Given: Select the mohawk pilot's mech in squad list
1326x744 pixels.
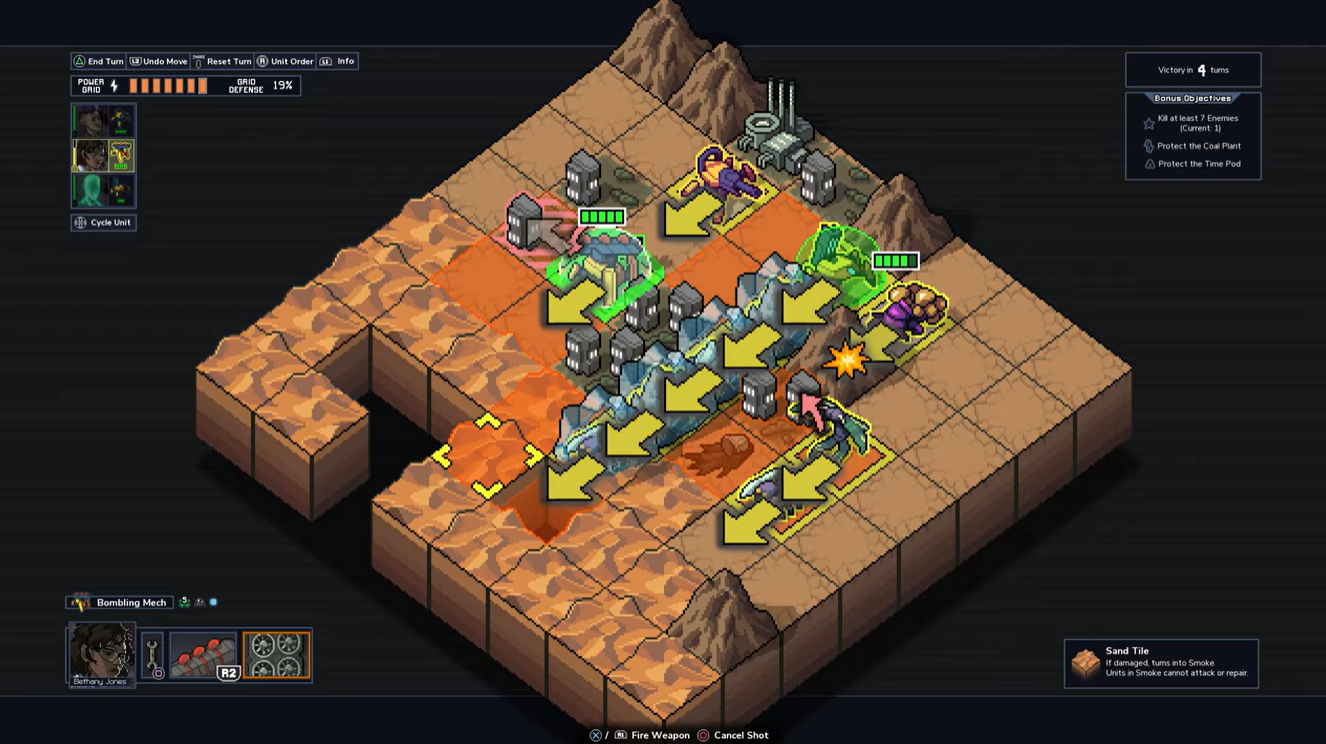Looking at the screenshot, I should (103, 121).
